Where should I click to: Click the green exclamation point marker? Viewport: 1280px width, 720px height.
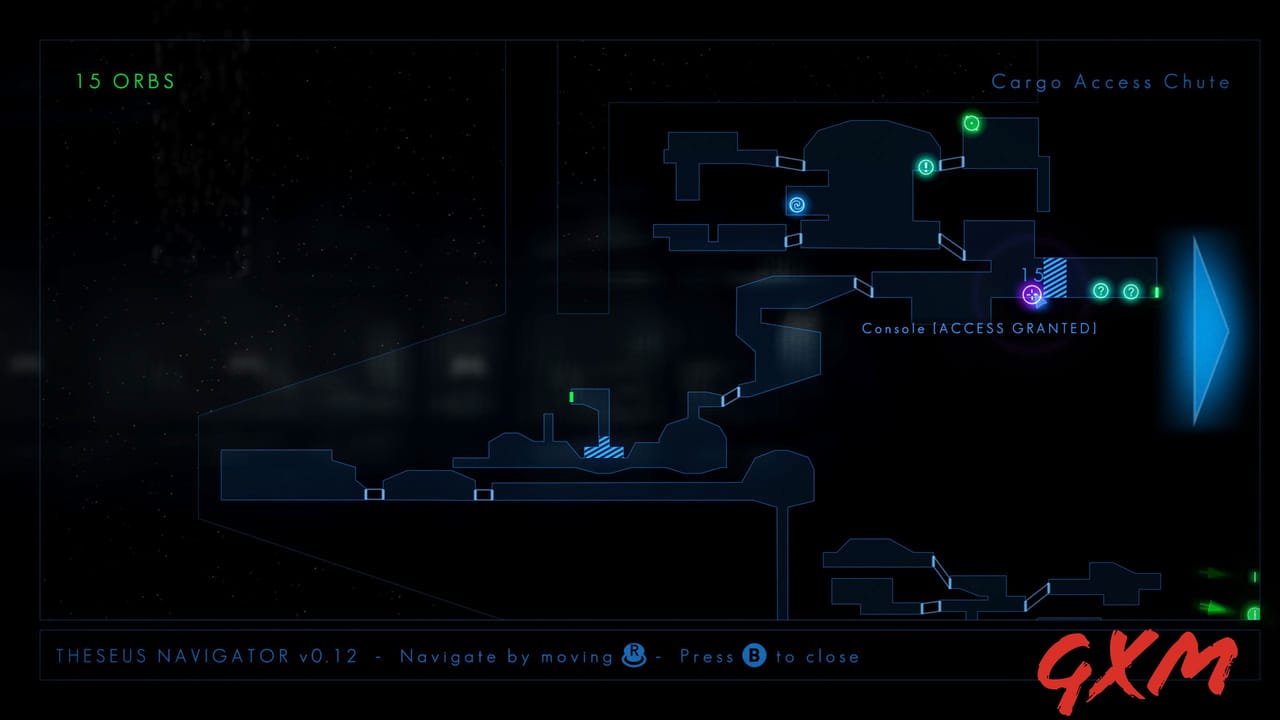926,167
